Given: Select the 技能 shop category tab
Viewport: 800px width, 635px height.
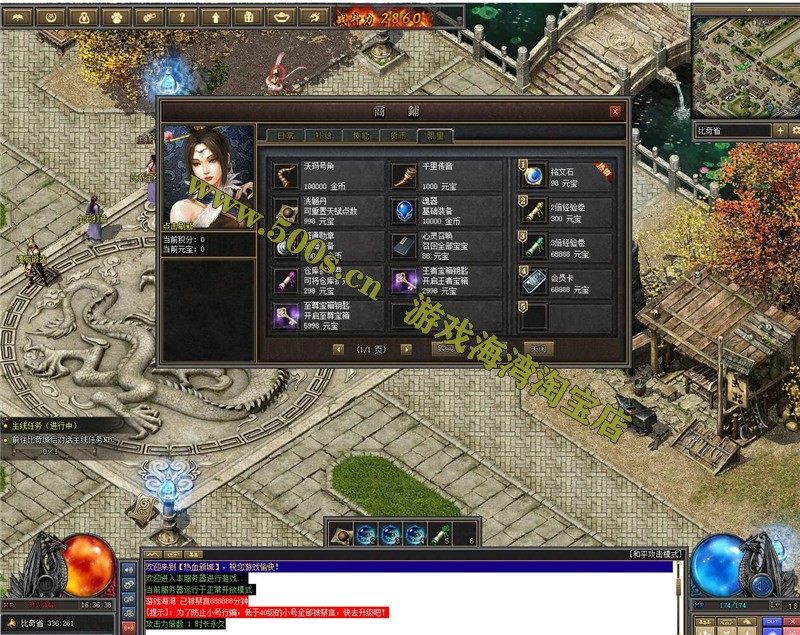Looking at the screenshot, I should pos(362,135).
